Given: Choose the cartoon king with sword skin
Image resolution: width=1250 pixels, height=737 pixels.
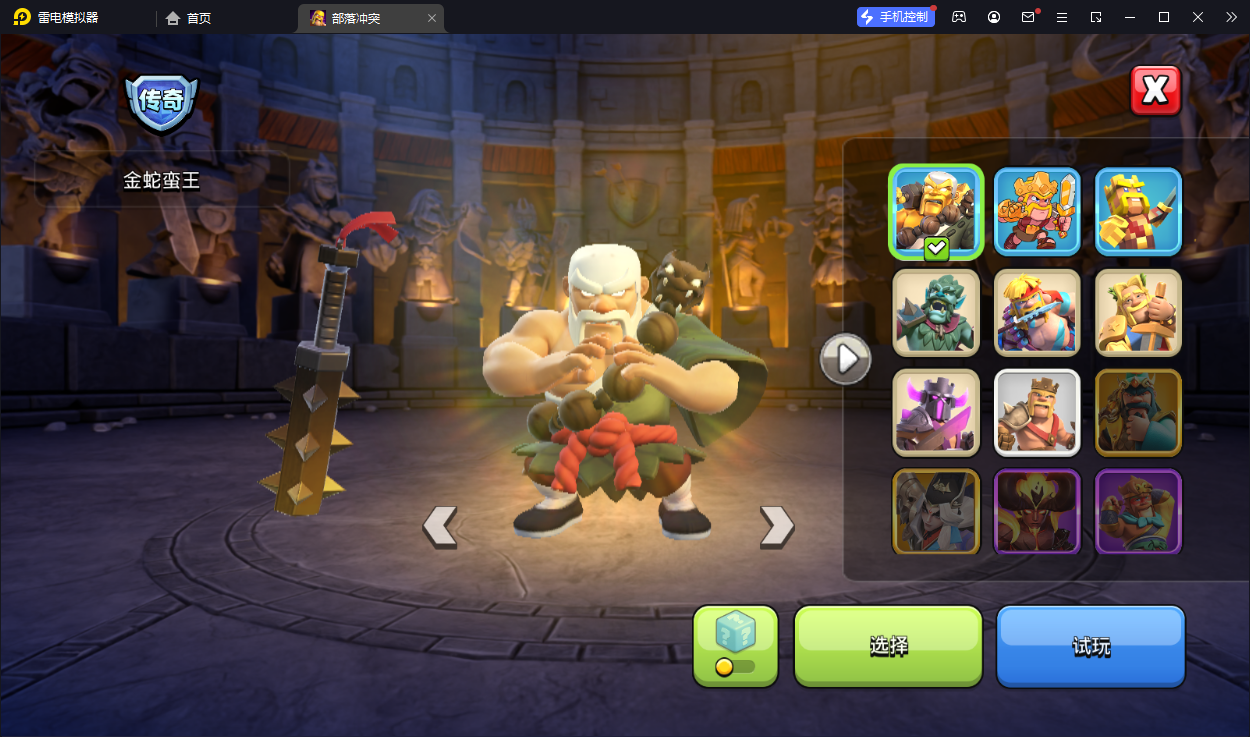Looking at the screenshot, I should click(1037, 211).
